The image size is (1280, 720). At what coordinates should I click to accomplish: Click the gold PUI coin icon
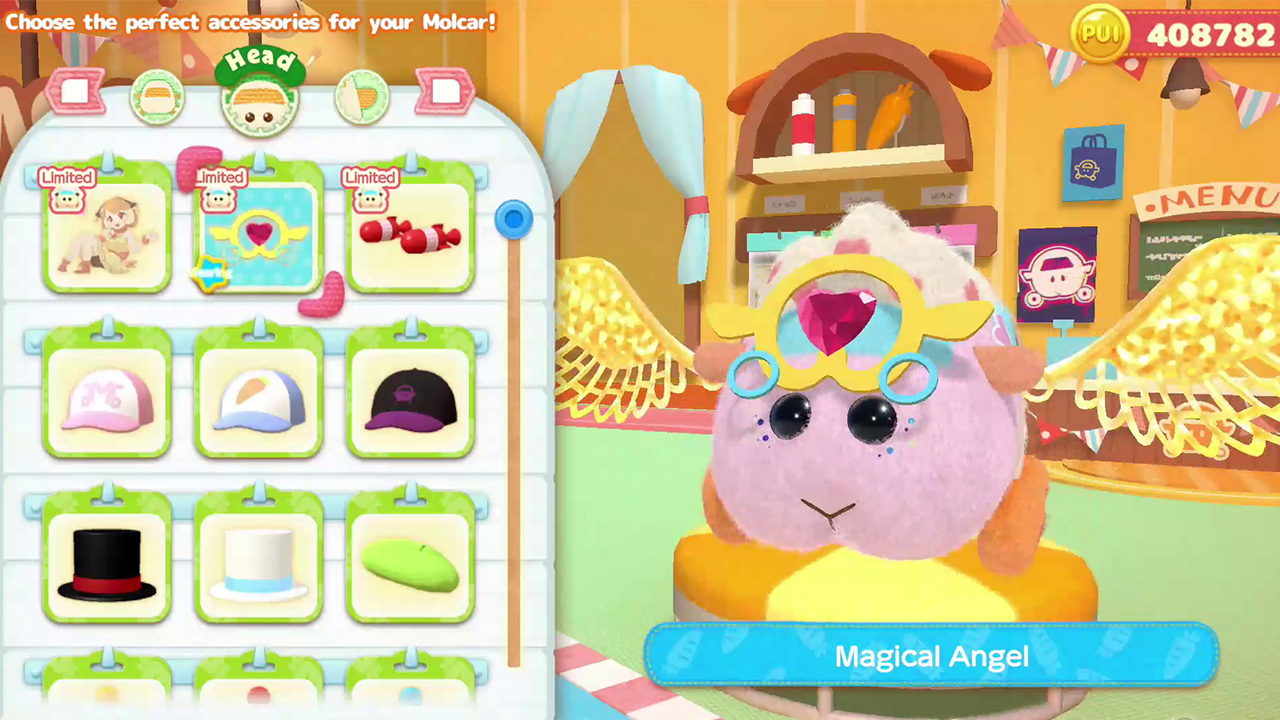tap(1100, 31)
